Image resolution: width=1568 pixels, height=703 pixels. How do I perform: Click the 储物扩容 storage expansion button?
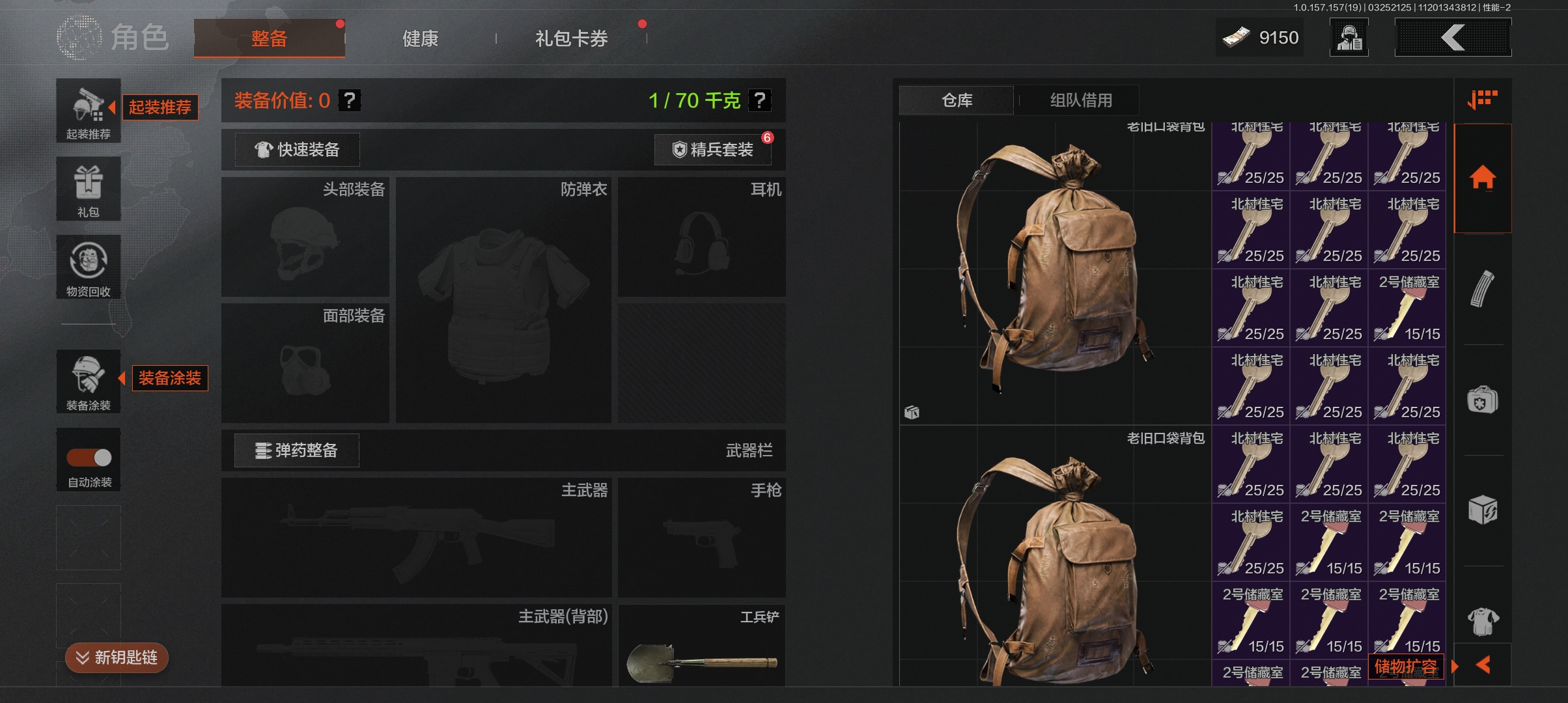1406,667
